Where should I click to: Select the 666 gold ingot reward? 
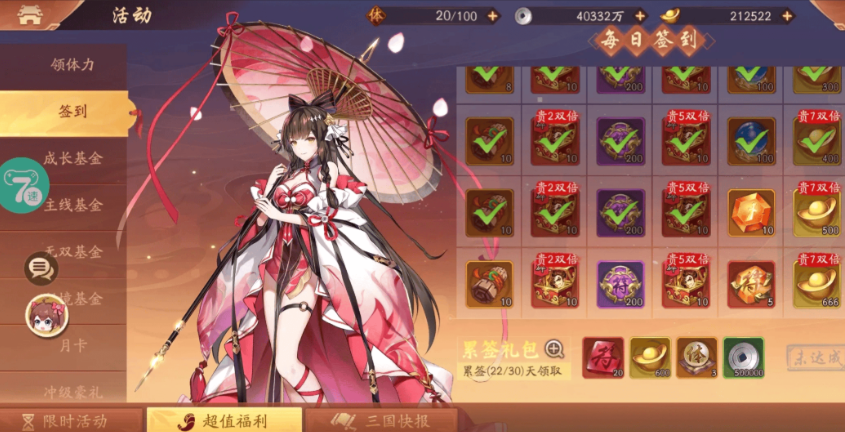point(815,283)
